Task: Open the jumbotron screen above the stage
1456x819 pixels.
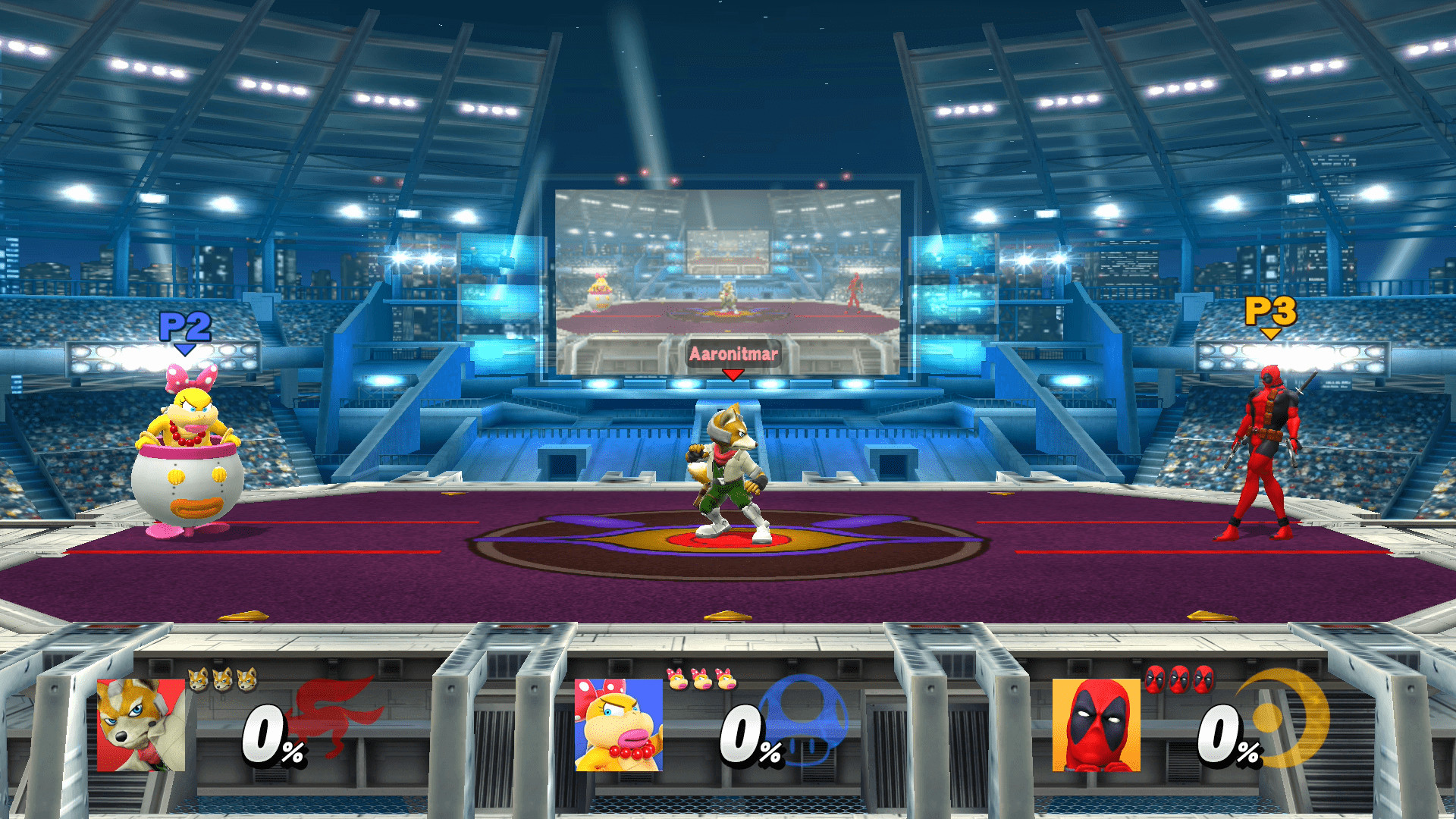Action: pos(730,281)
